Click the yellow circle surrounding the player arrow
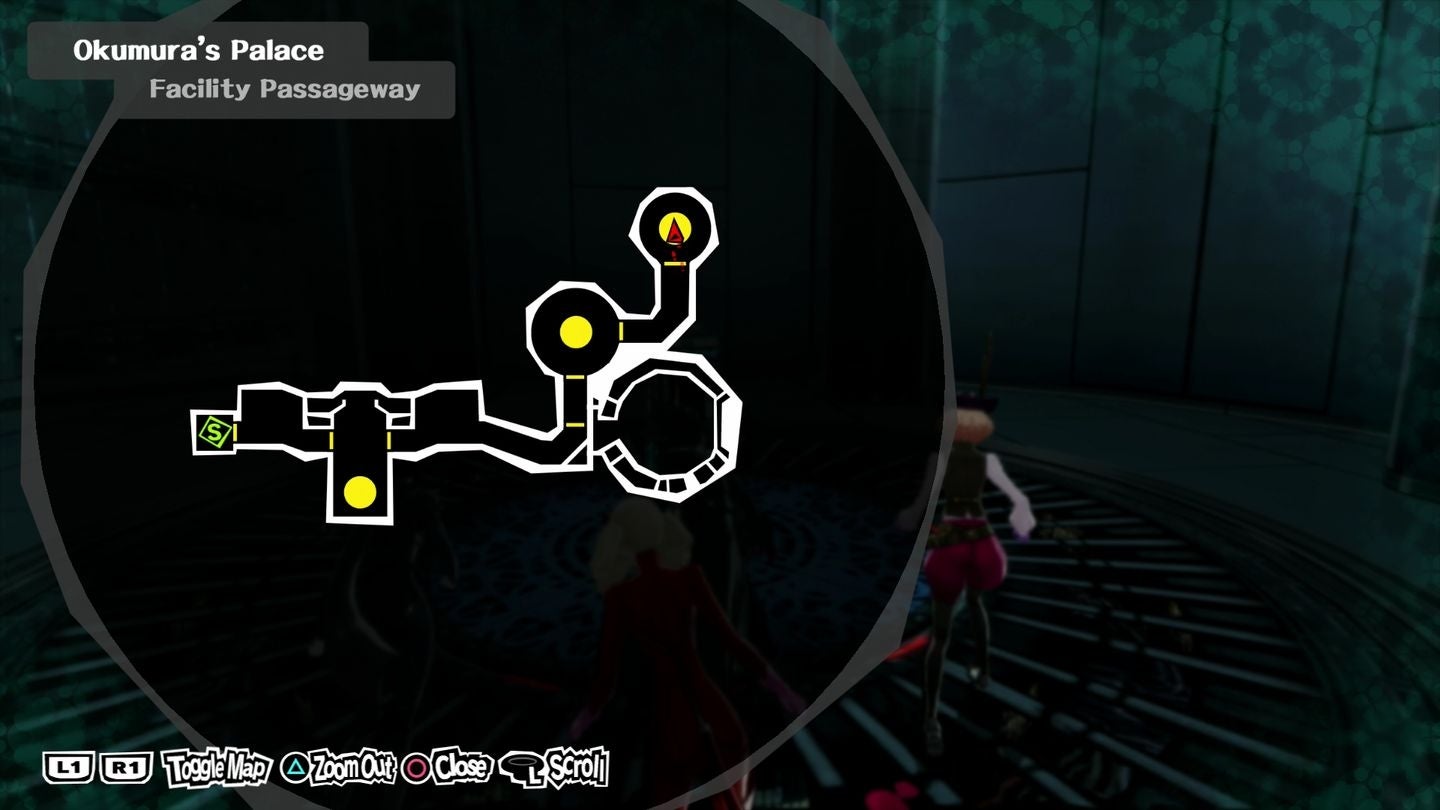 pyautogui.click(x=673, y=228)
